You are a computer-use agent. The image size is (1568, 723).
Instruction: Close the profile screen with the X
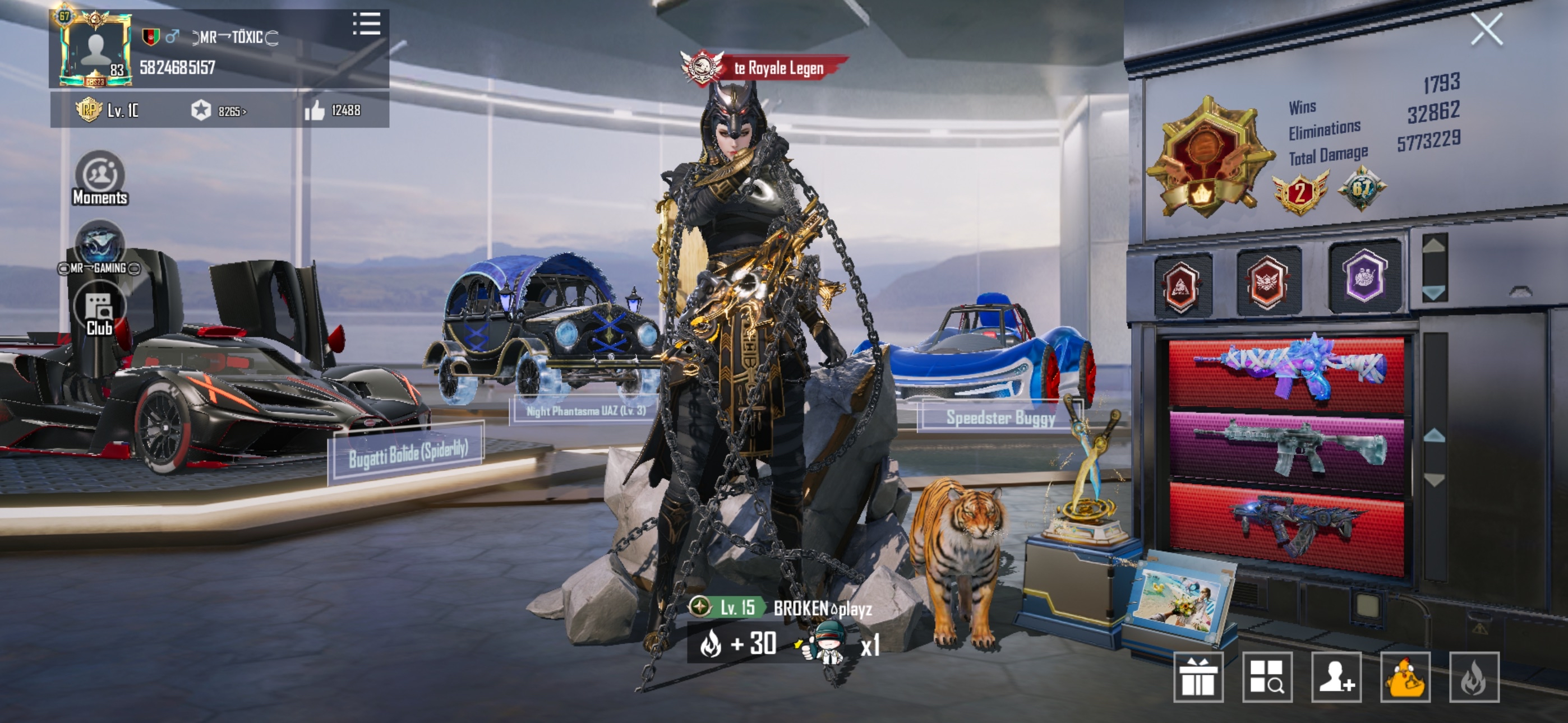pos(1486,29)
